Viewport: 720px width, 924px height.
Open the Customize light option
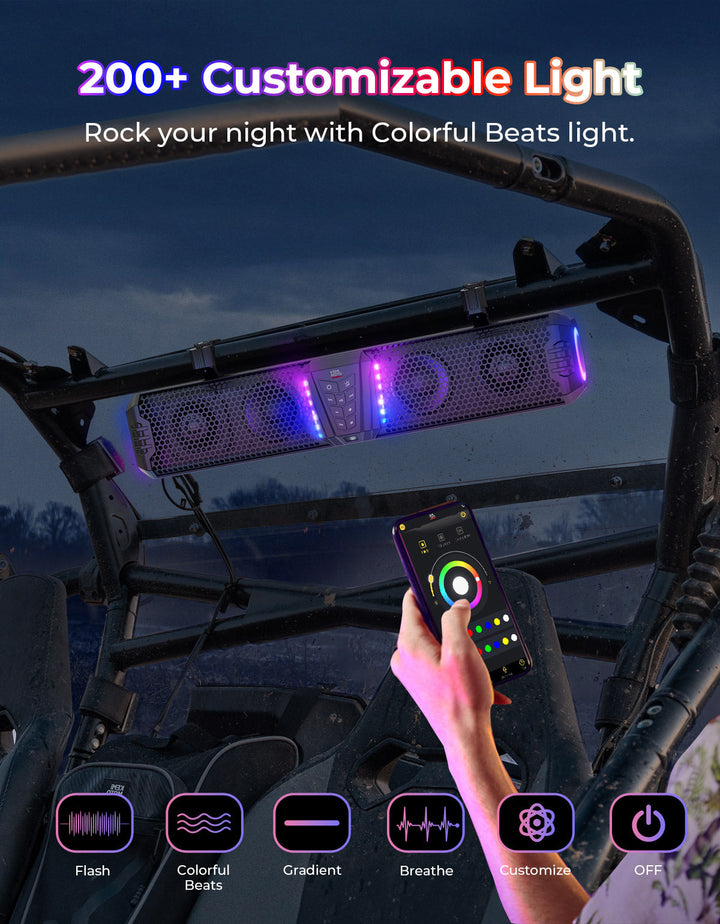point(536,823)
